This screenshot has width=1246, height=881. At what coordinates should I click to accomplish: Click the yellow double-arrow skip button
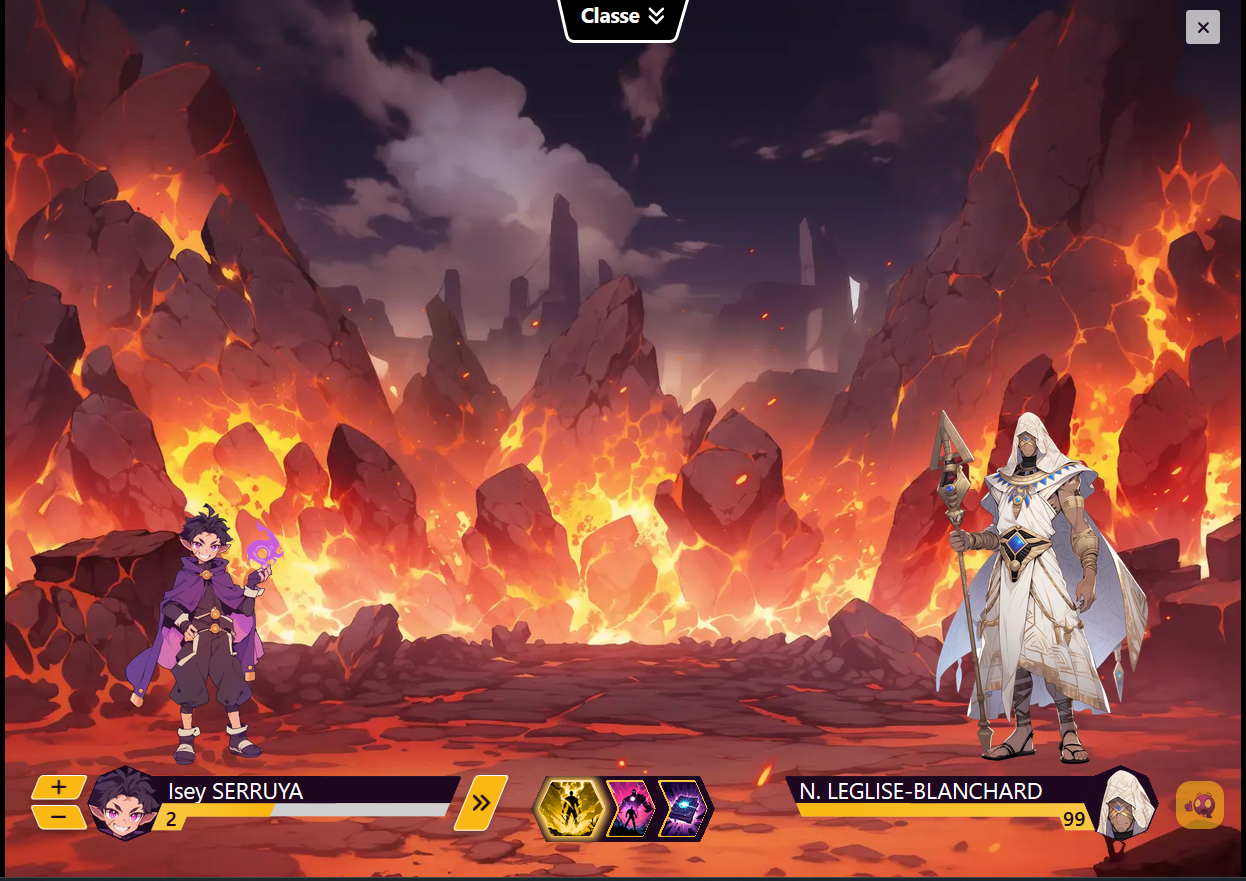tap(481, 802)
